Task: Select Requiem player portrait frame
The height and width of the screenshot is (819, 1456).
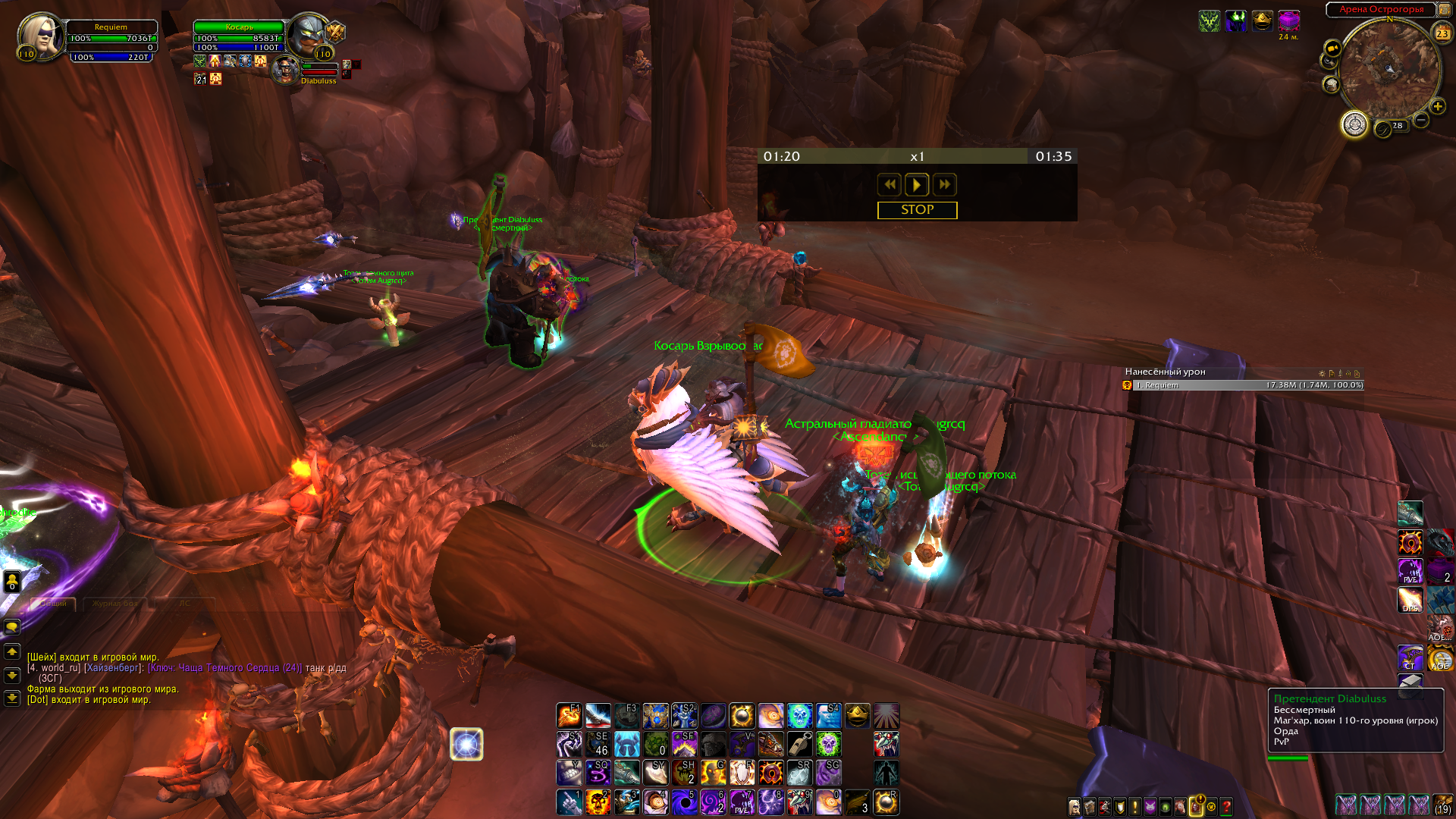Action: pos(42,36)
